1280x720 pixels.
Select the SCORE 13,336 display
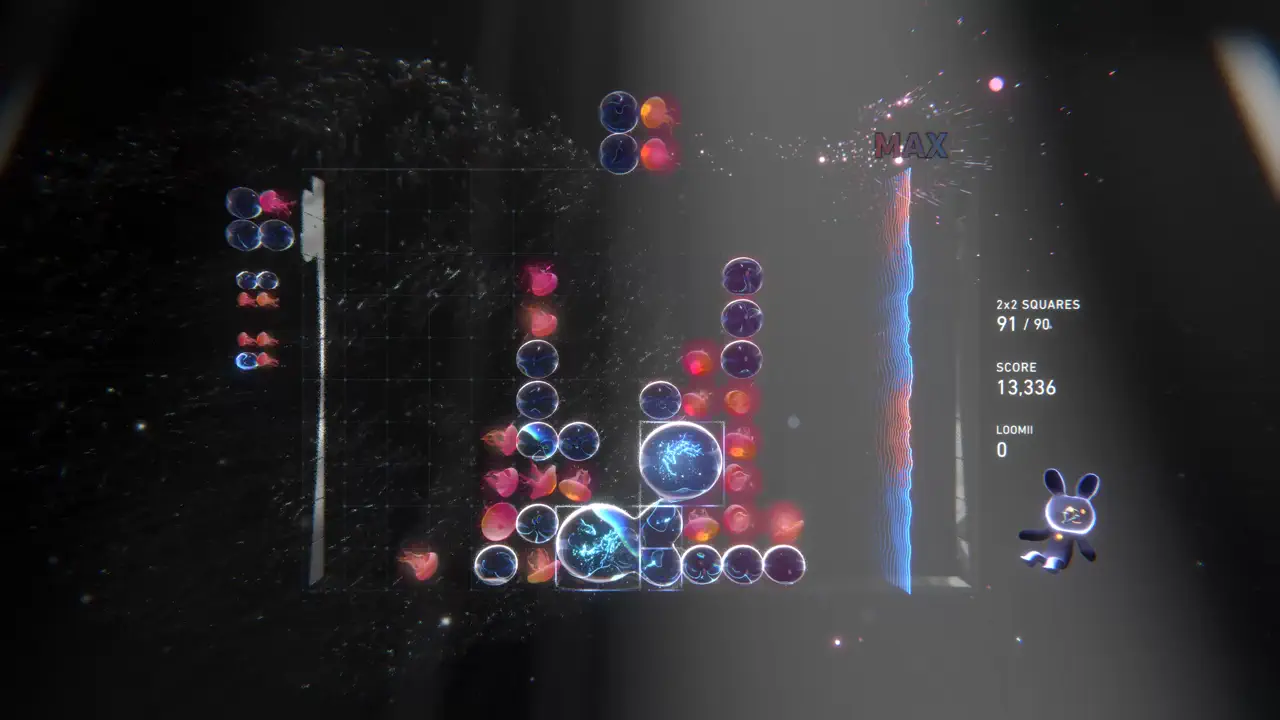(x=1026, y=388)
